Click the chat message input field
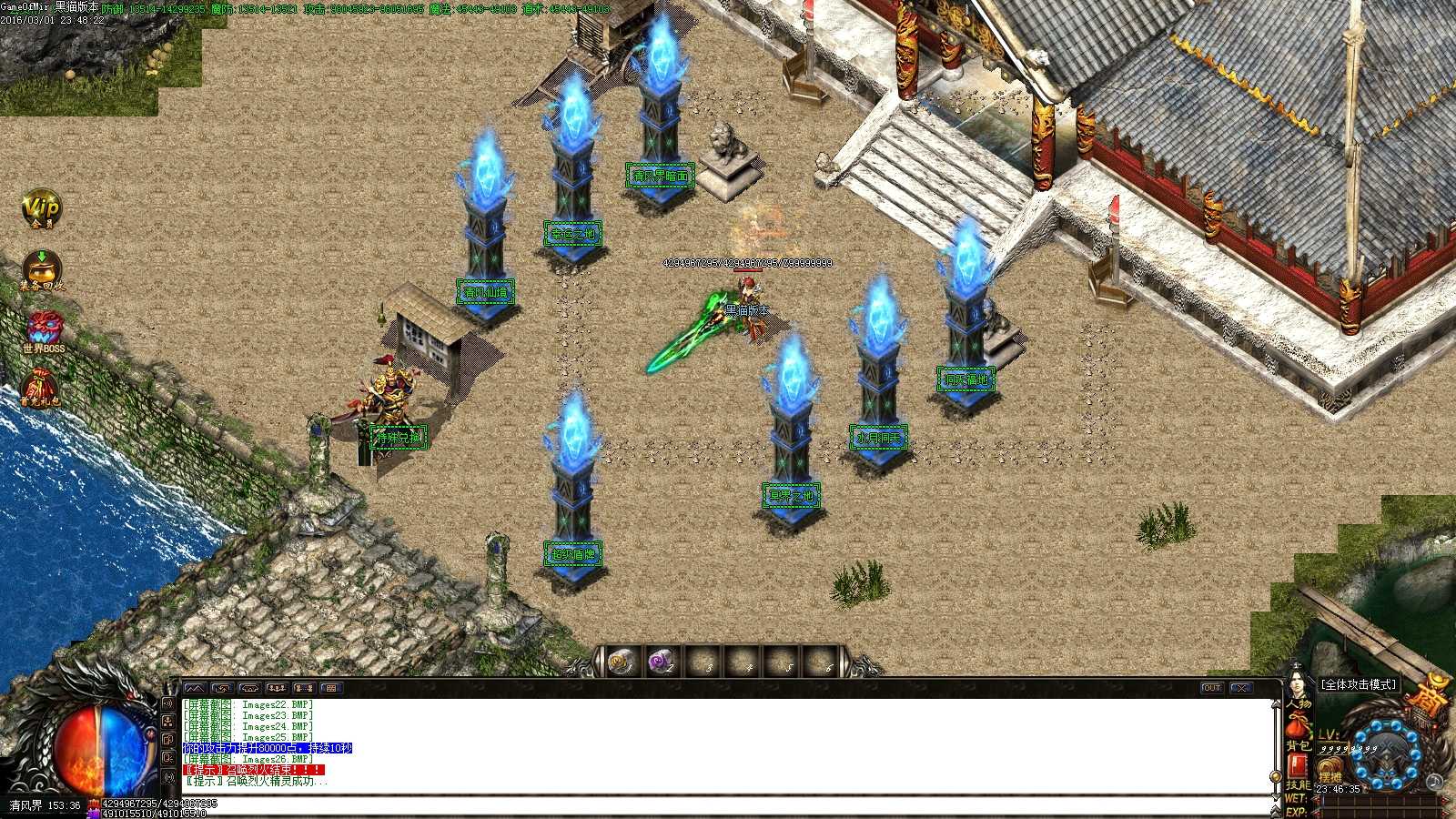 pos(637,803)
